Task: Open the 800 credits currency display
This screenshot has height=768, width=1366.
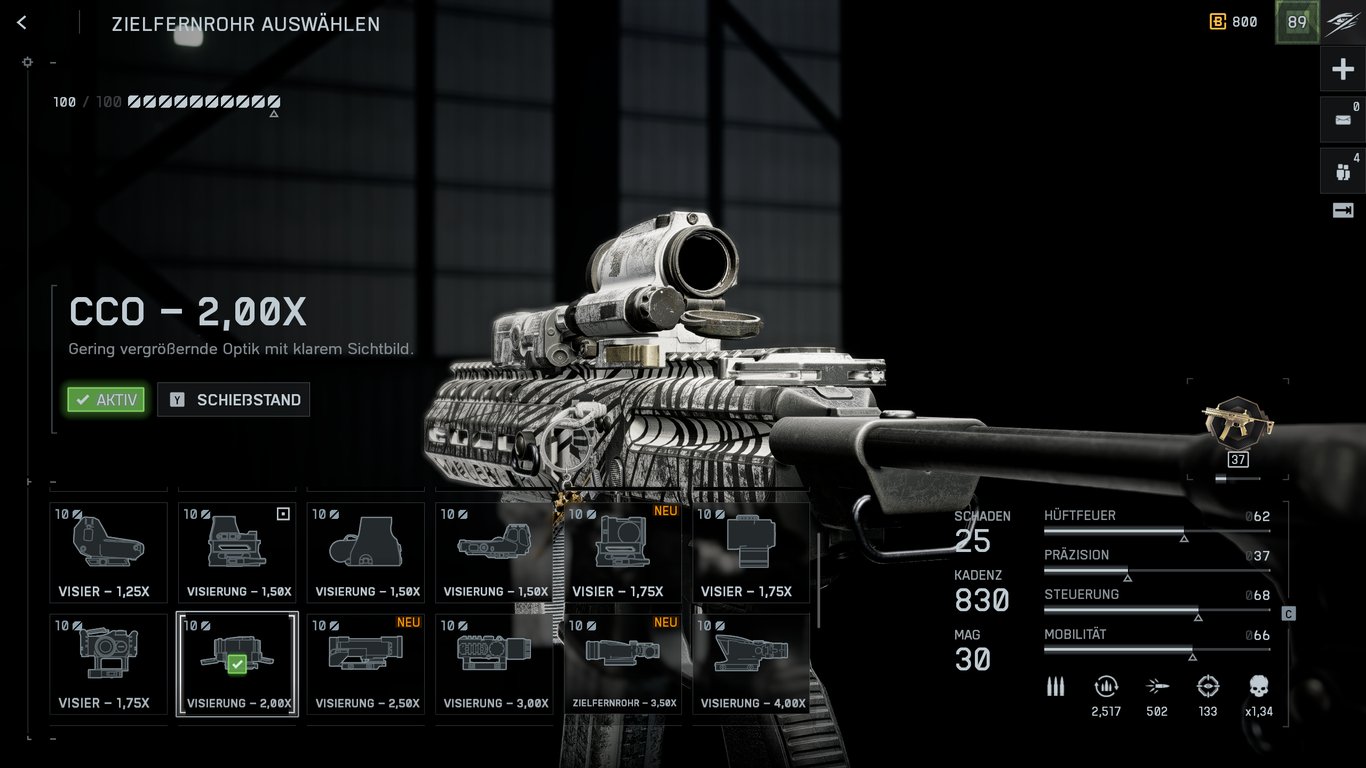Action: [x=1234, y=22]
